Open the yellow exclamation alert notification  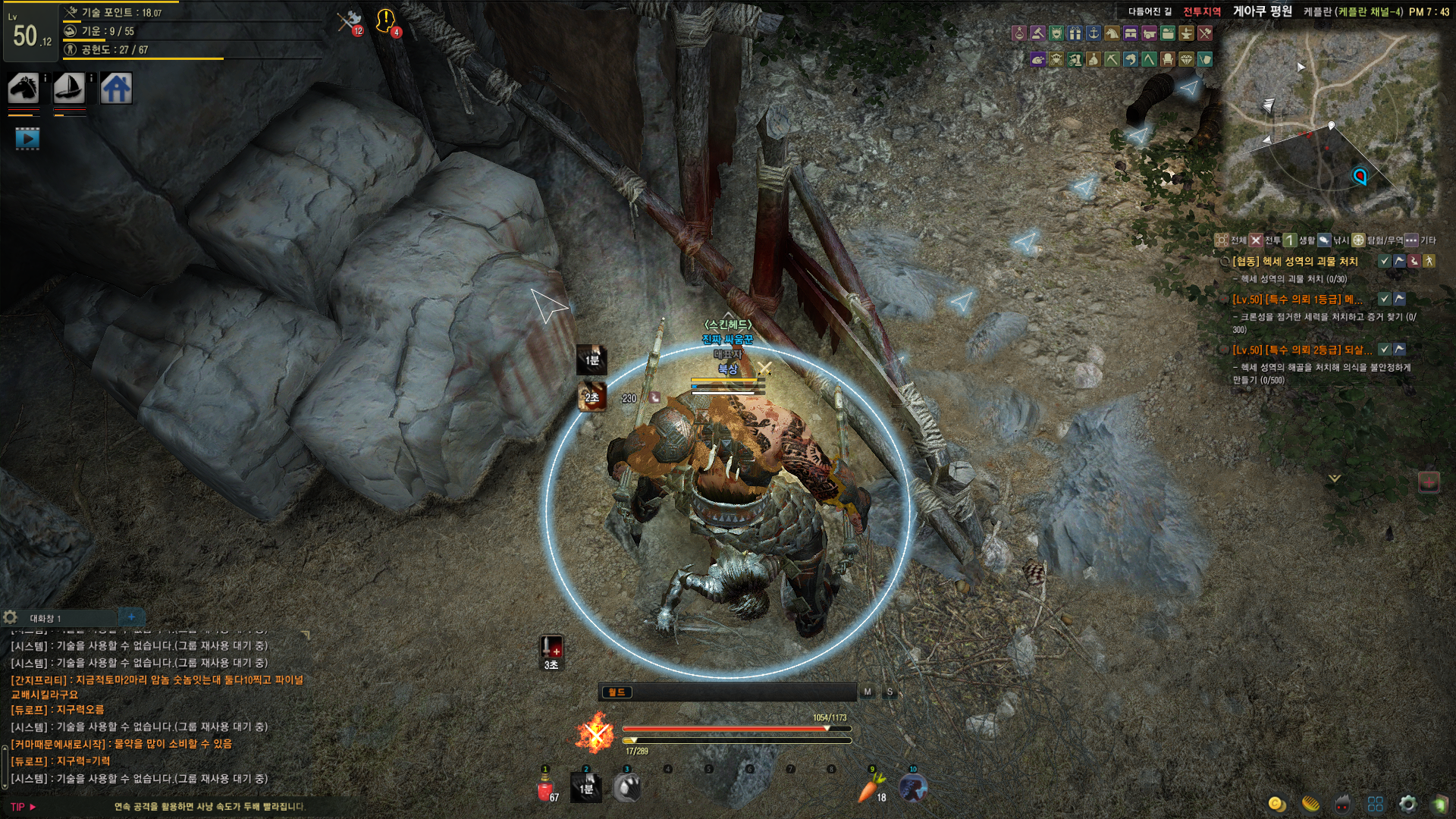pos(386,20)
